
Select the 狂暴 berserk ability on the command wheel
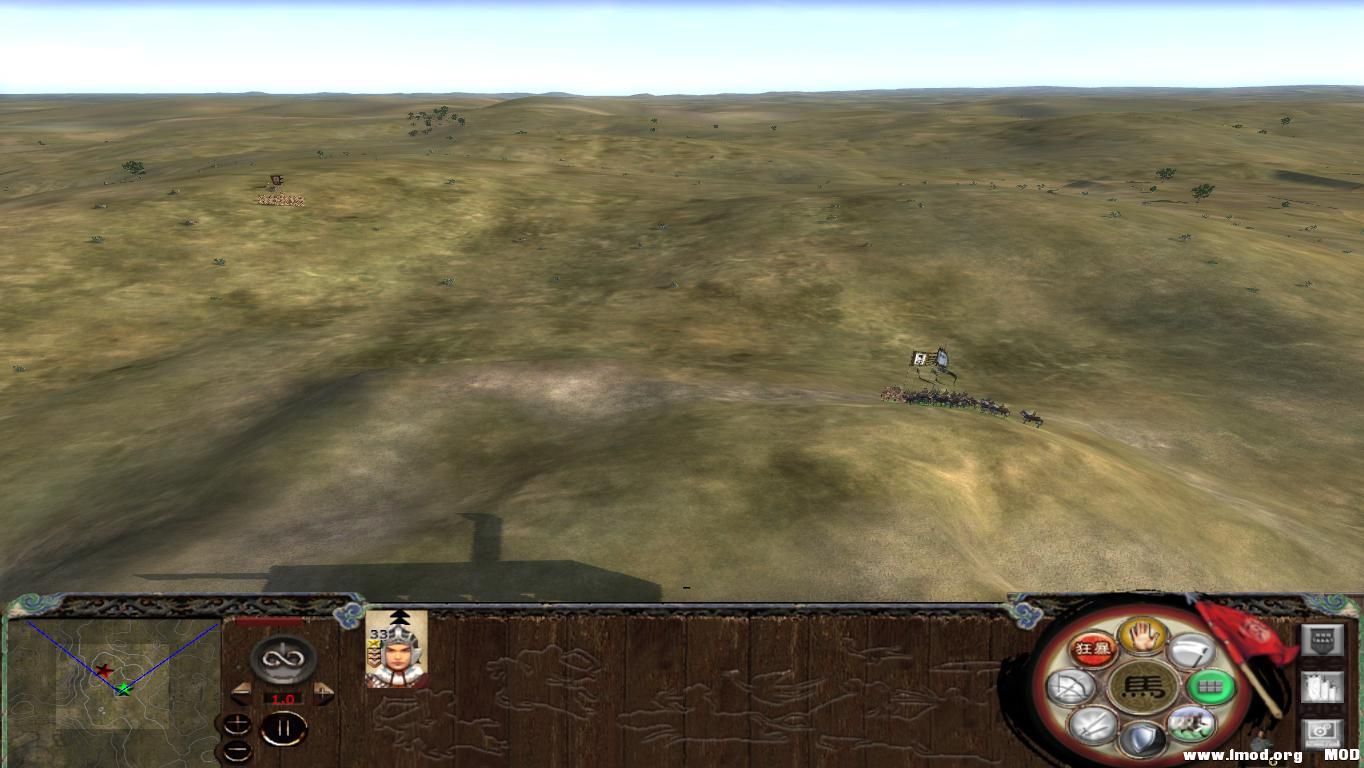click(1094, 648)
